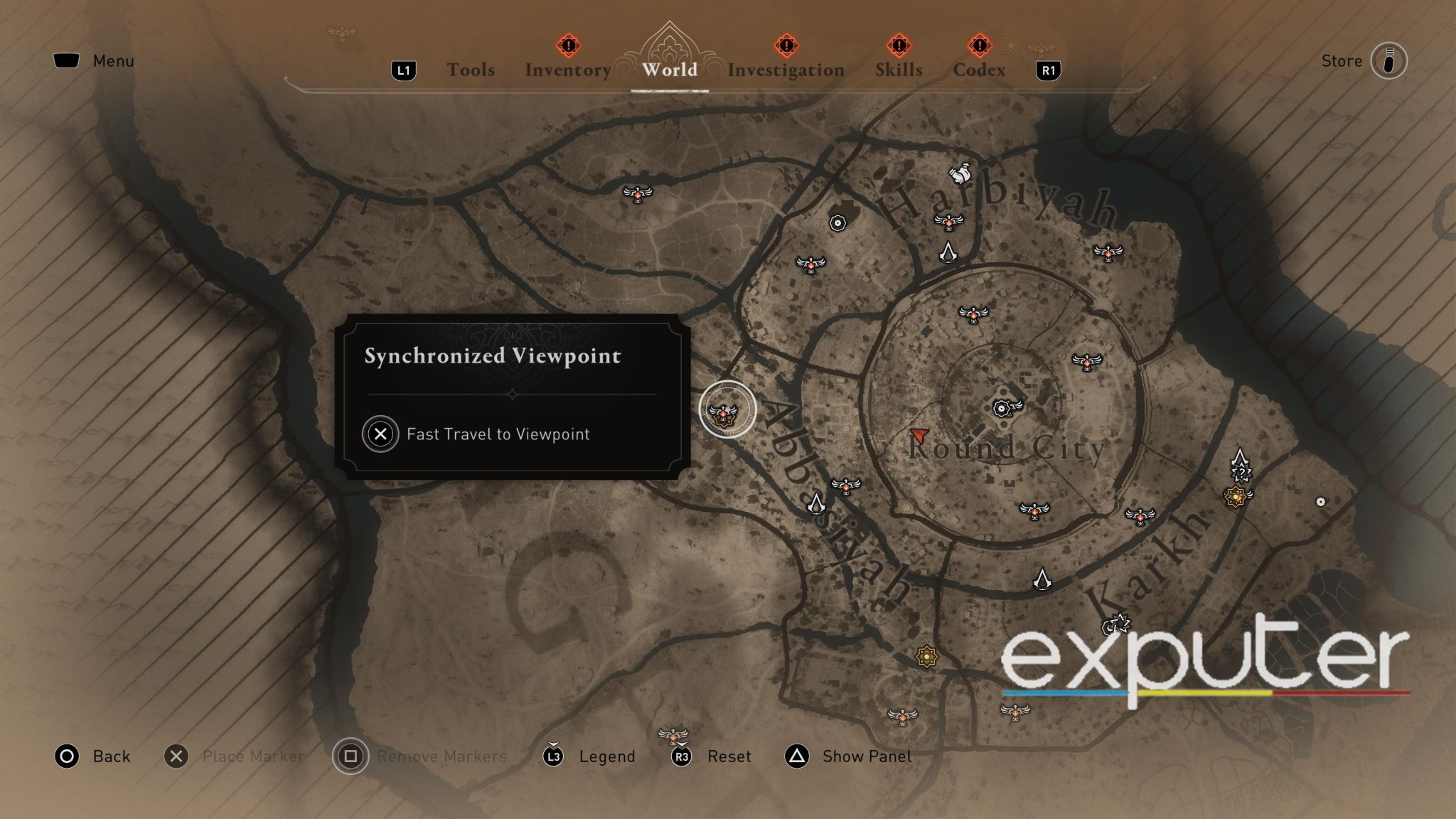
Task: Click the Menu touchpad icon top left
Action: pos(68,60)
